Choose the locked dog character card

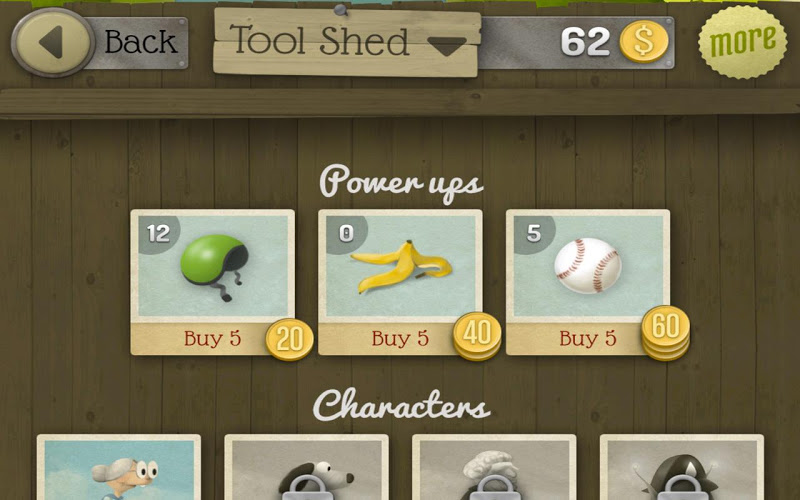306,468
